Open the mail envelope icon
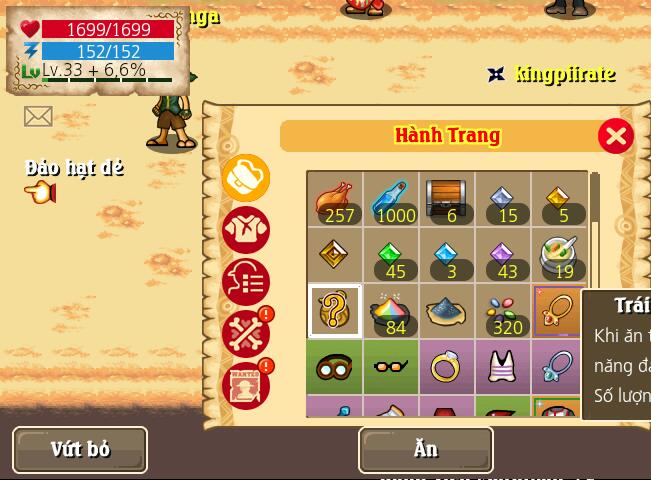651x480 pixels. (x=38, y=117)
